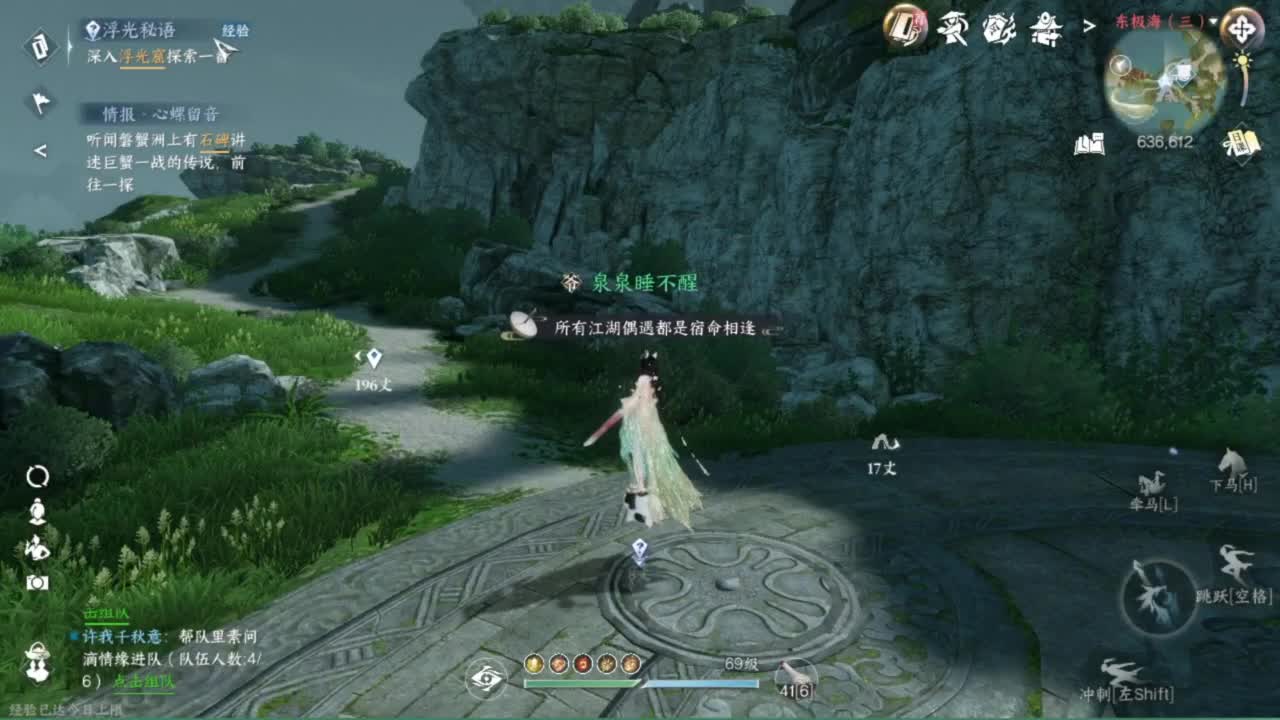Toggle the camera auto-rotate icon on left
1280x720 pixels.
[x=36, y=477]
